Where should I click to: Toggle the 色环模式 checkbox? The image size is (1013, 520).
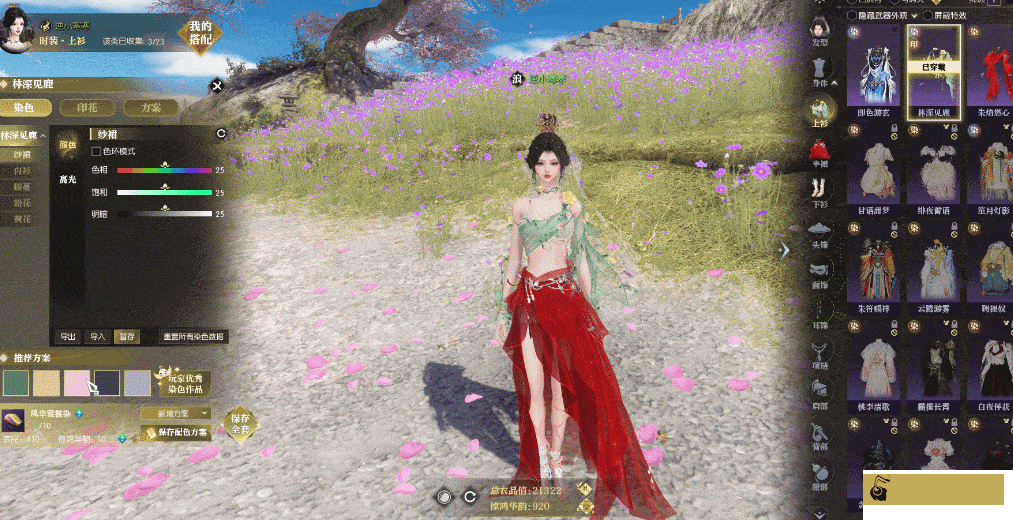[x=96, y=152]
